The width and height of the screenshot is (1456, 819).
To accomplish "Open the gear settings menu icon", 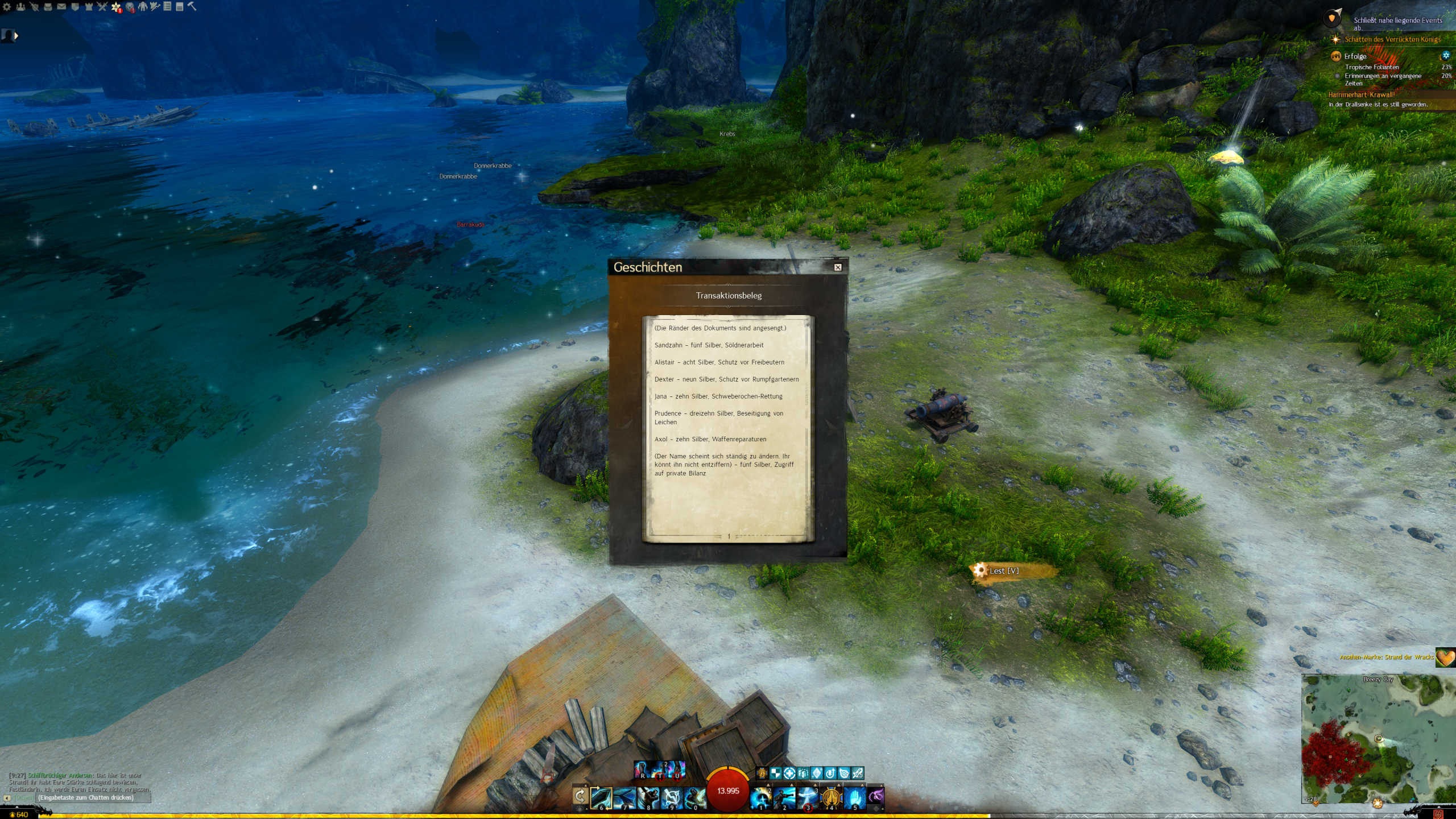I will point(7,7).
